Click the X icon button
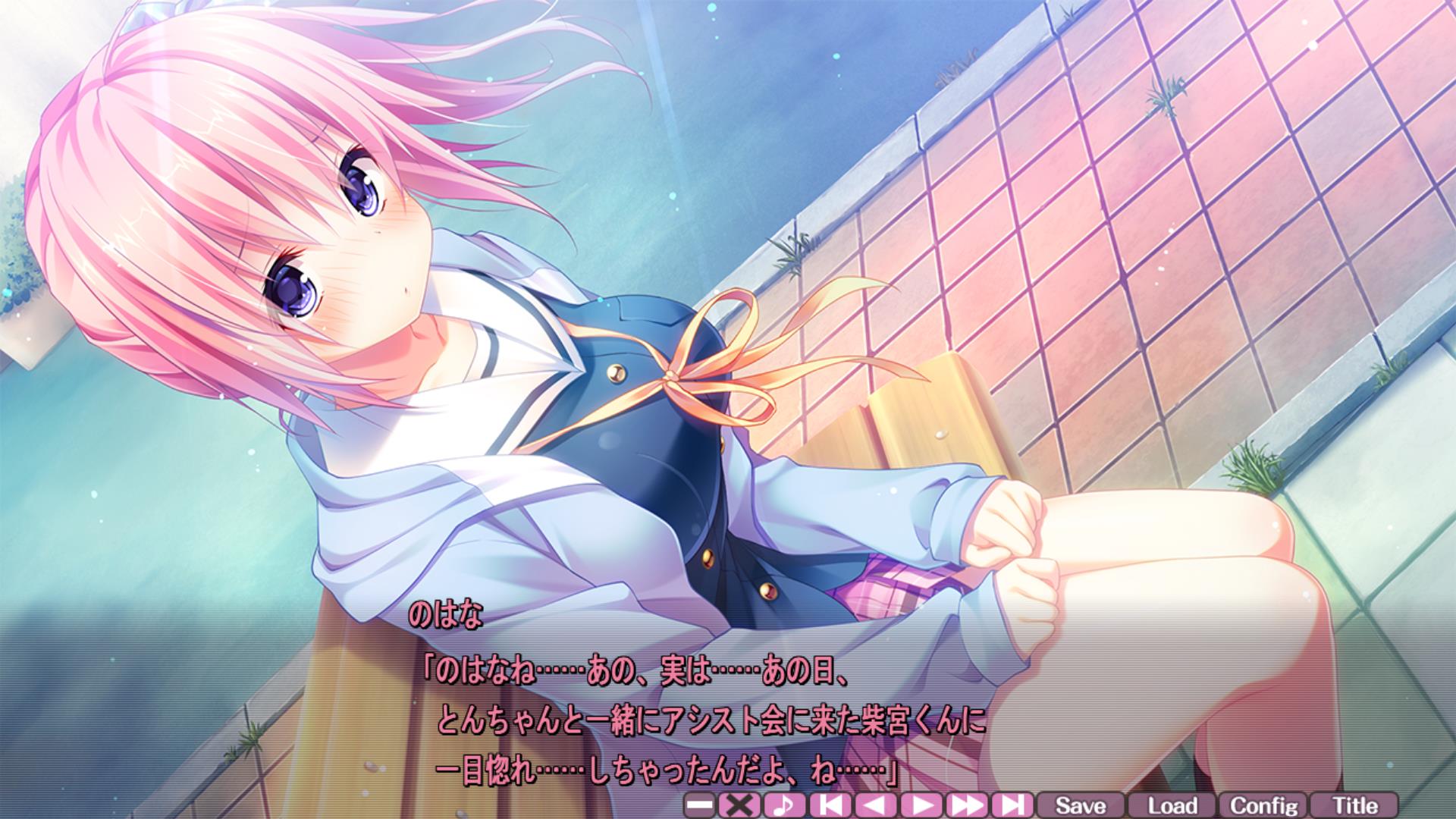Viewport: 1456px width, 819px height. (739, 805)
